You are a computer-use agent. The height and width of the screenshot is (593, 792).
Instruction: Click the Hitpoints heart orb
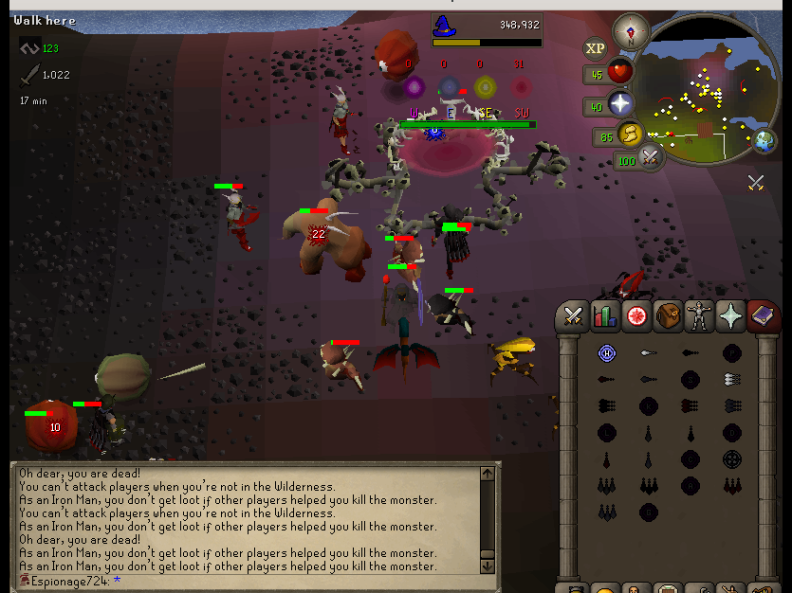(620, 72)
